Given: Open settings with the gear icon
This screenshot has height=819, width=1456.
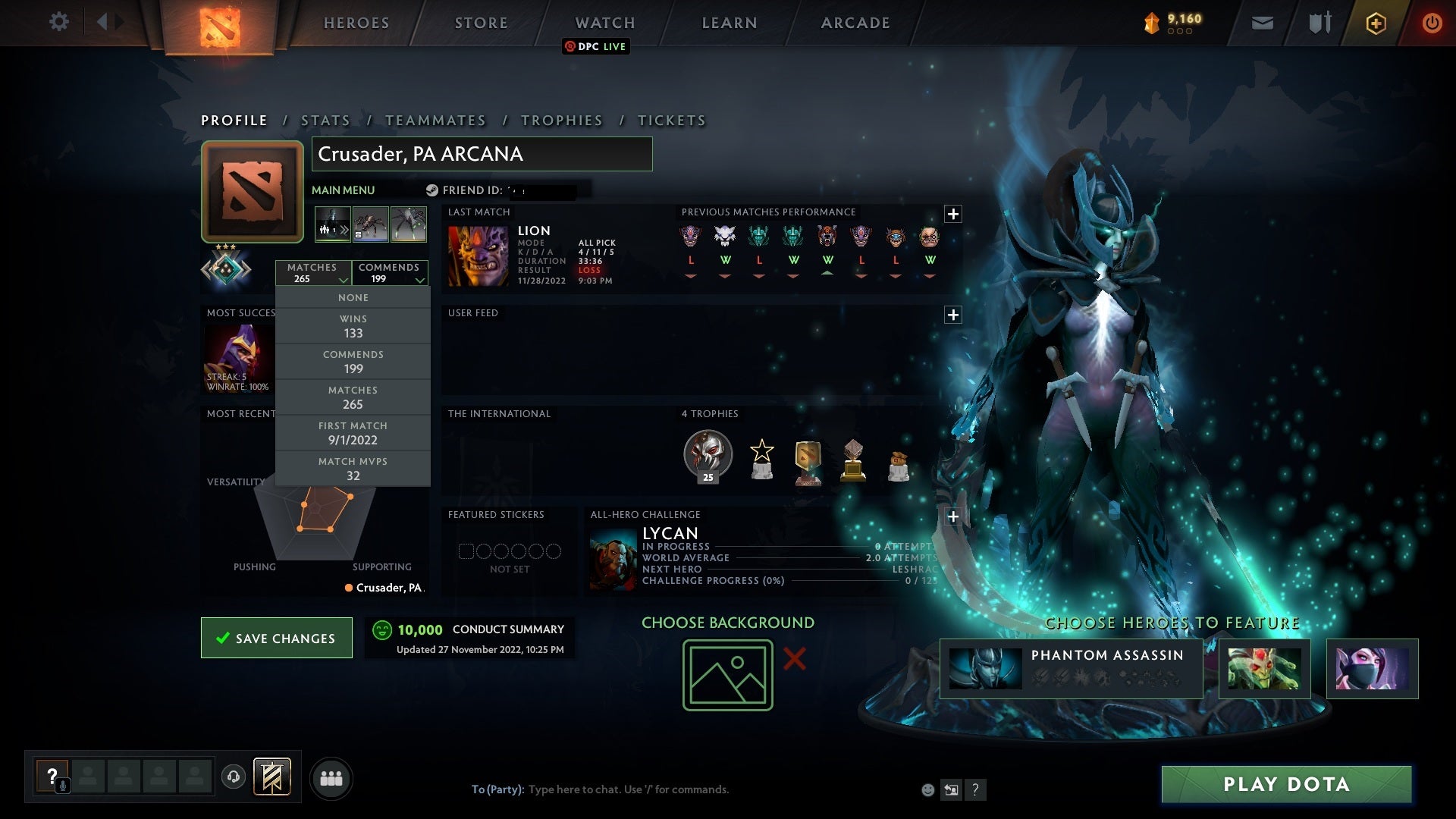Looking at the screenshot, I should pyautogui.click(x=59, y=22).
